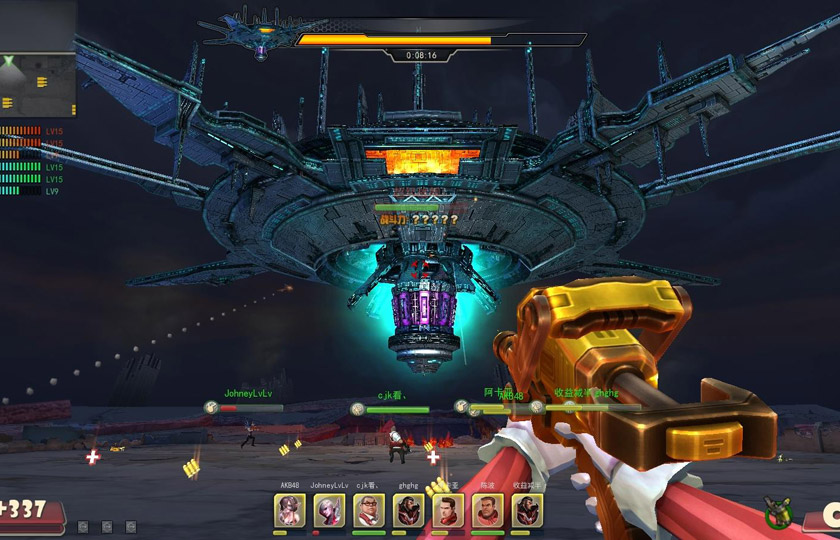
Task: Select JohneyLvLv's player portrait
Action: (x=329, y=511)
